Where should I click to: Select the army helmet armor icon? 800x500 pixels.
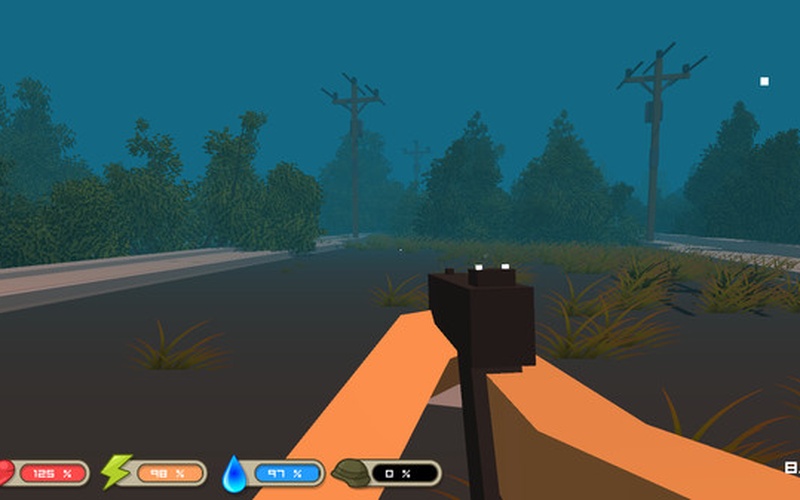click(x=352, y=472)
